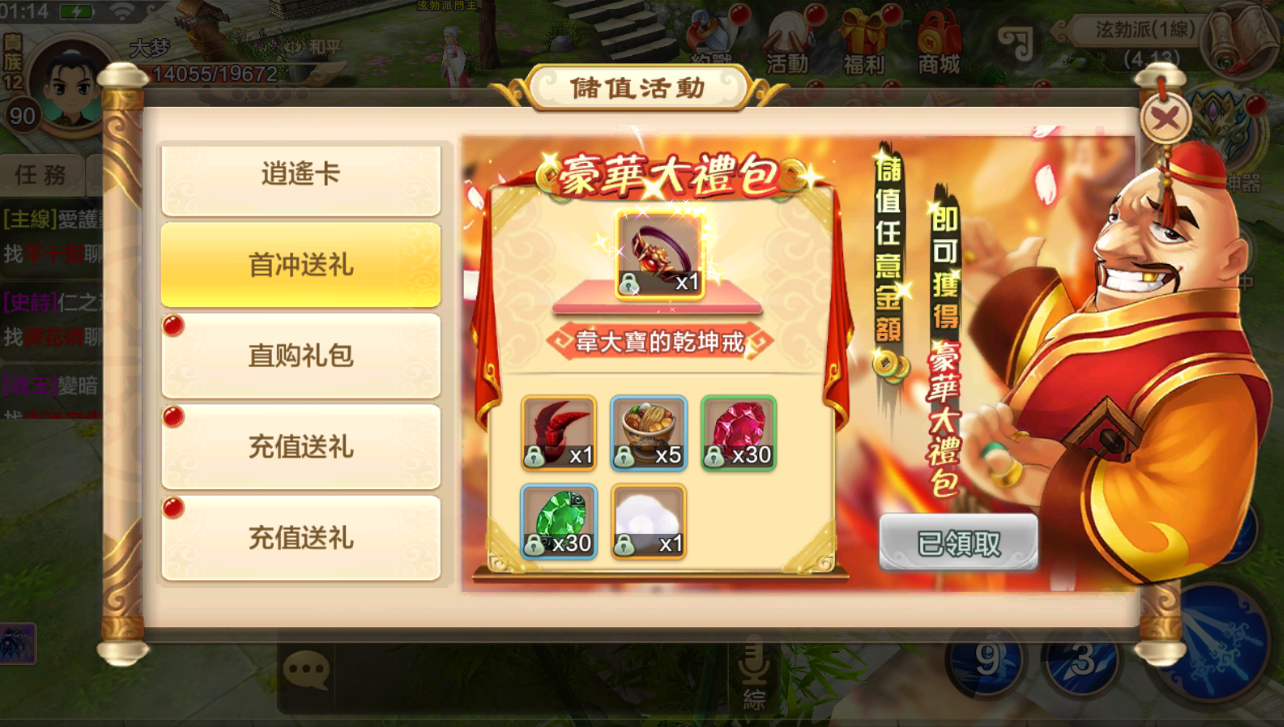The height and width of the screenshot is (727, 1284).
Task: Open the 福利 welfare icon
Action: [862, 40]
